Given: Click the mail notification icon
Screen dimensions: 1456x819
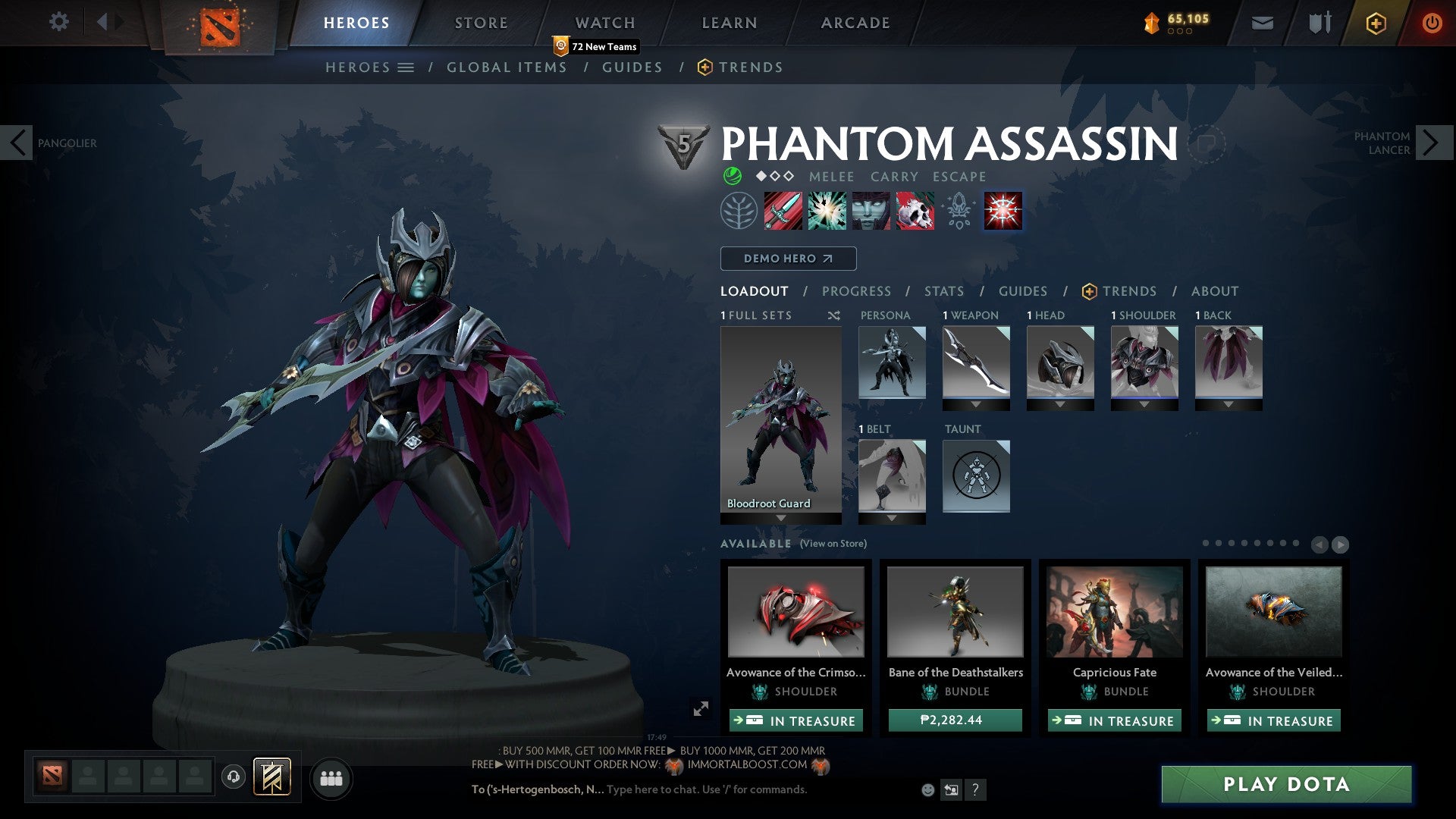Looking at the screenshot, I should coord(1263,23).
